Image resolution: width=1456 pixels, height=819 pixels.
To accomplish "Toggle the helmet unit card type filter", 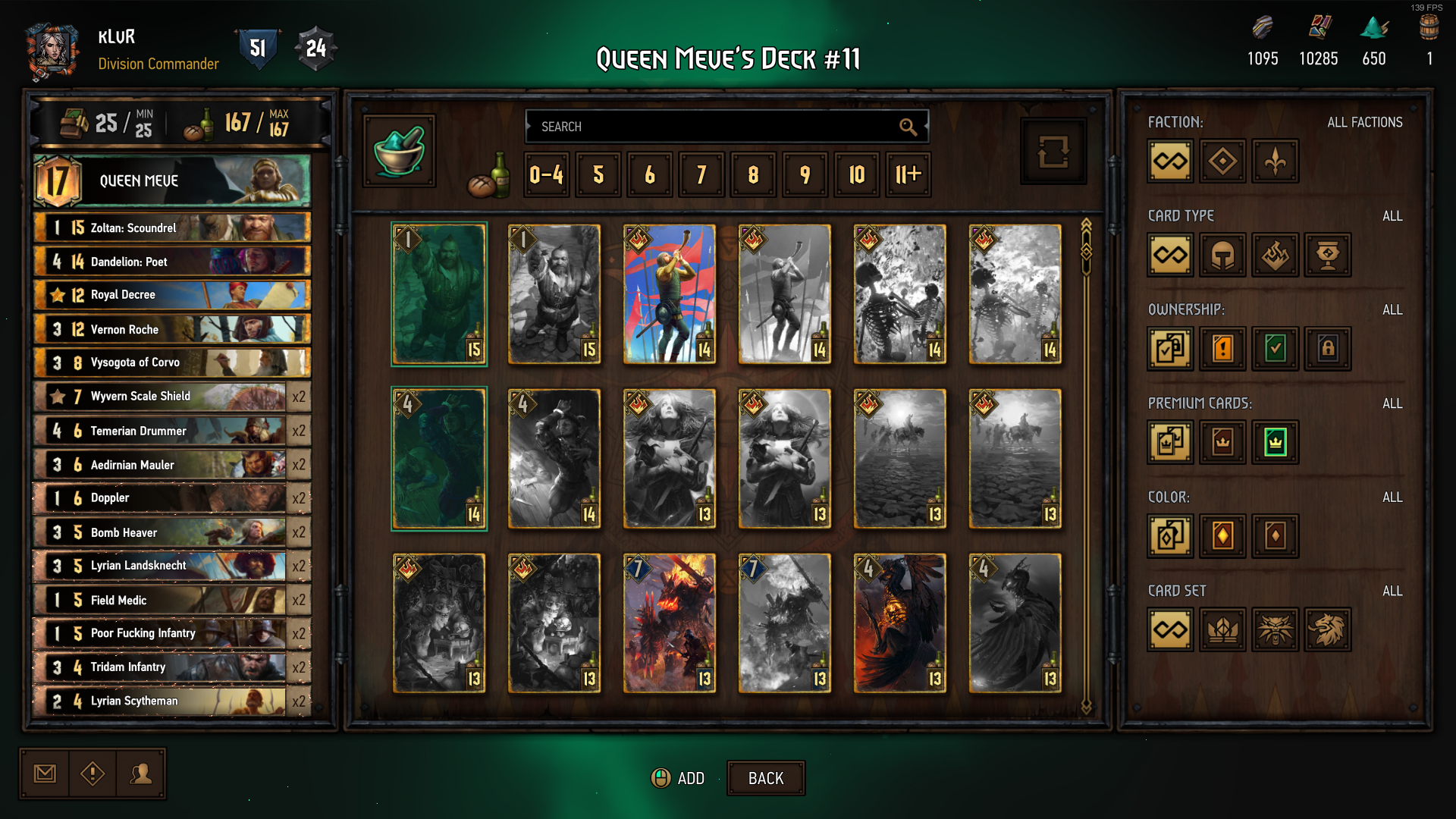I will click(x=1222, y=255).
